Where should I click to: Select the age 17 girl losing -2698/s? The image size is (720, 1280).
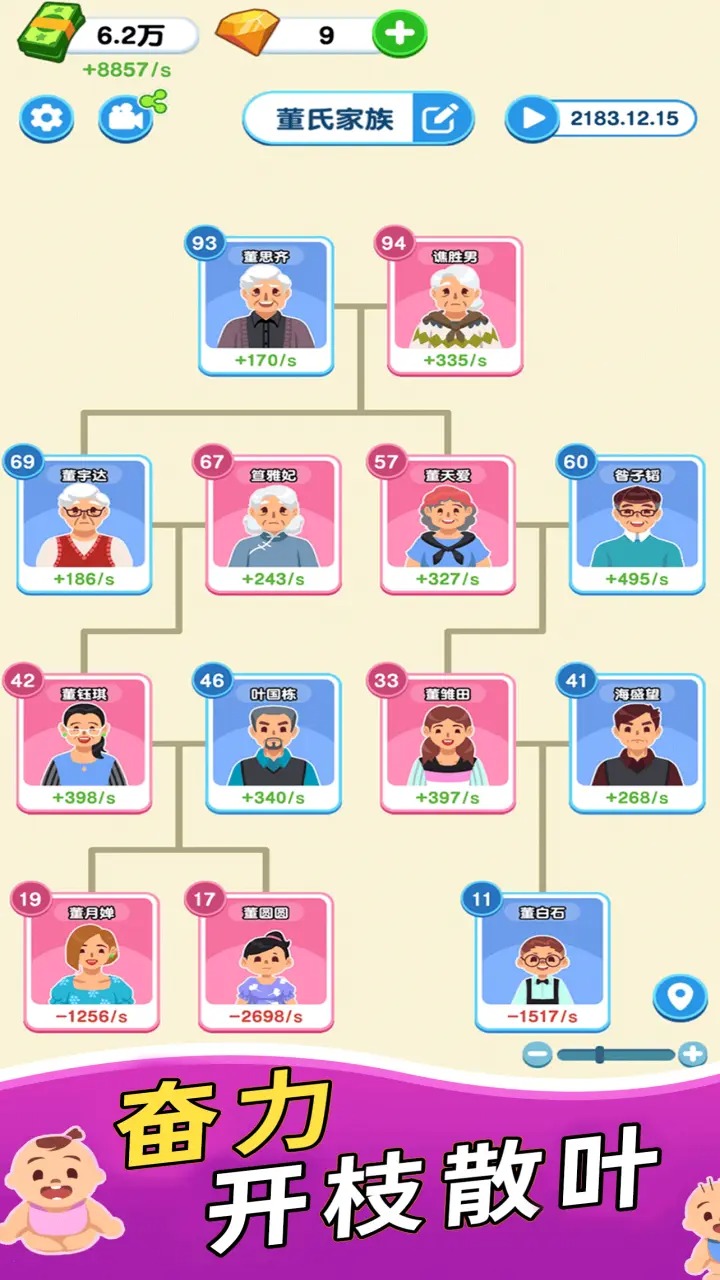pos(266,962)
